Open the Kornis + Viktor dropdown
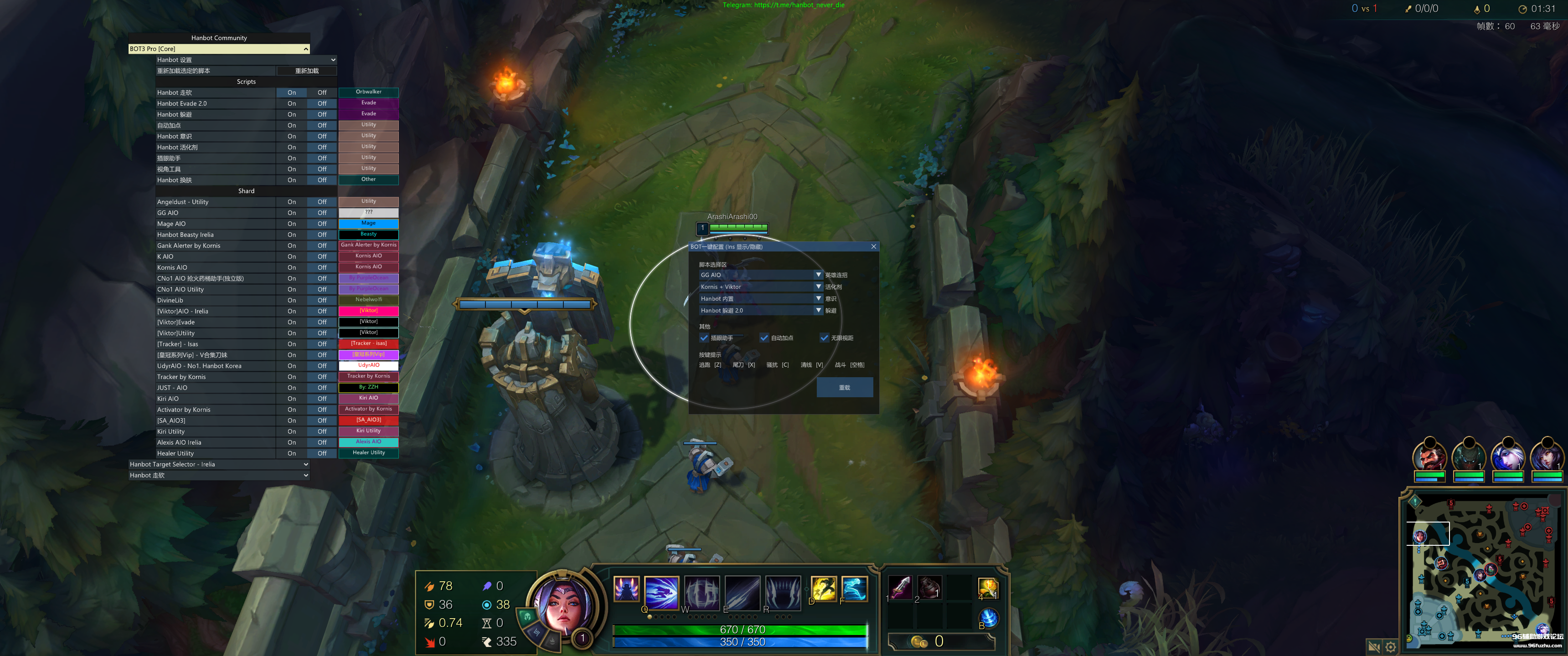Image resolution: width=1568 pixels, height=656 pixels. (x=818, y=287)
